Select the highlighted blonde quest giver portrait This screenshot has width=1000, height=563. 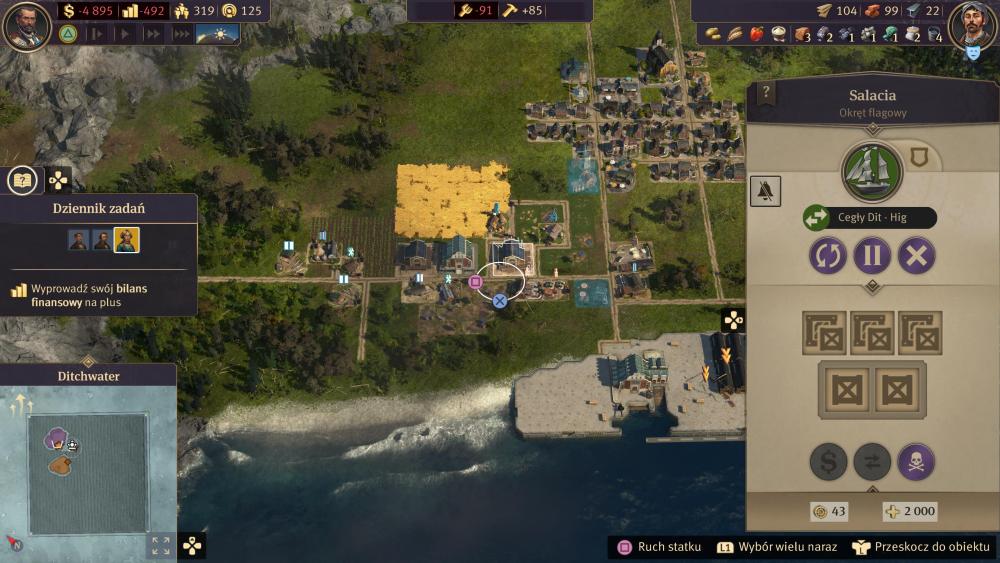pos(127,240)
